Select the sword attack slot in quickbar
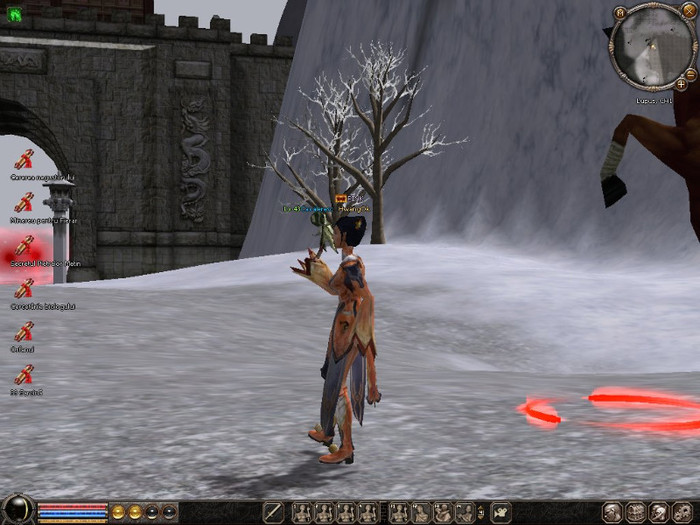700x525 pixels. tap(273, 512)
